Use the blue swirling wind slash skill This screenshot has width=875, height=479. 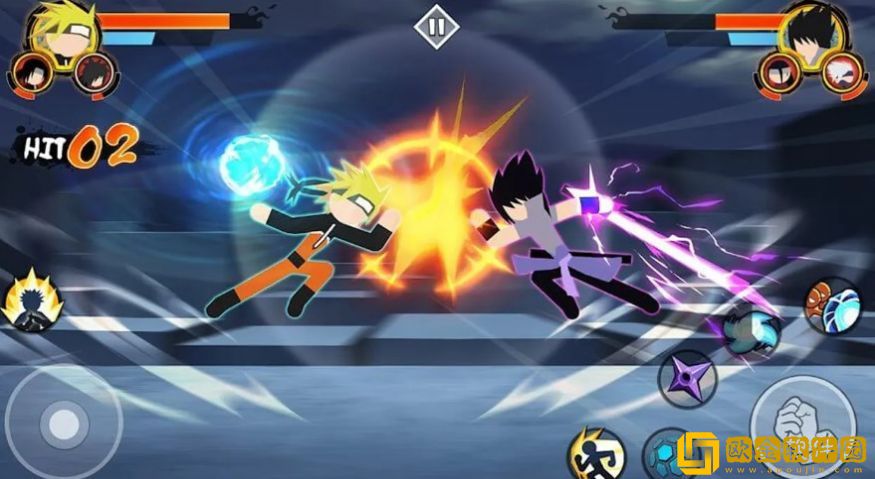pyautogui.click(x=752, y=332)
